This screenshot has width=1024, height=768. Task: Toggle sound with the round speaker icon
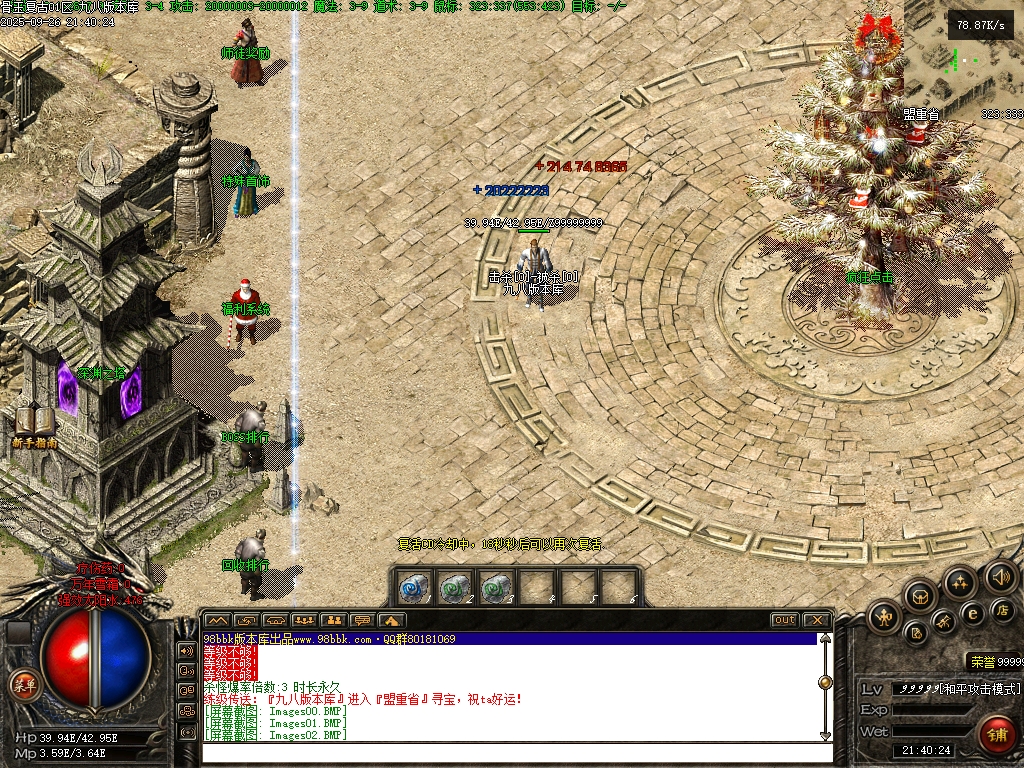tap(1001, 576)
